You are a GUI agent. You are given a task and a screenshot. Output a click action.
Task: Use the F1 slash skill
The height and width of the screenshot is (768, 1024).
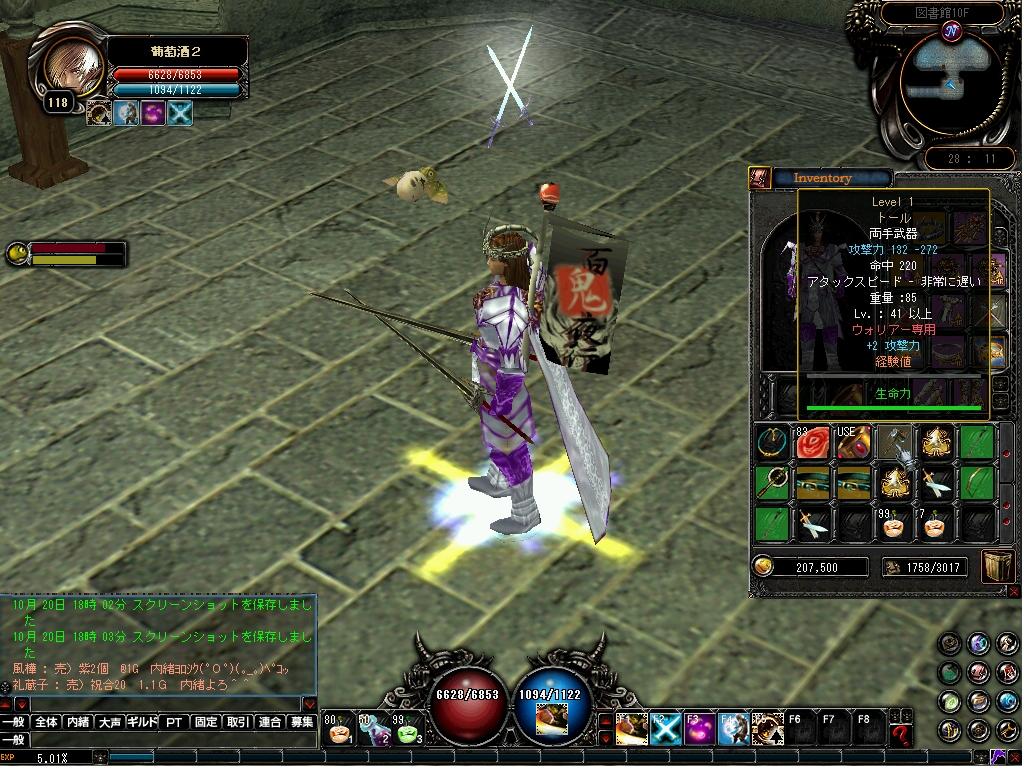click(631, 730)
